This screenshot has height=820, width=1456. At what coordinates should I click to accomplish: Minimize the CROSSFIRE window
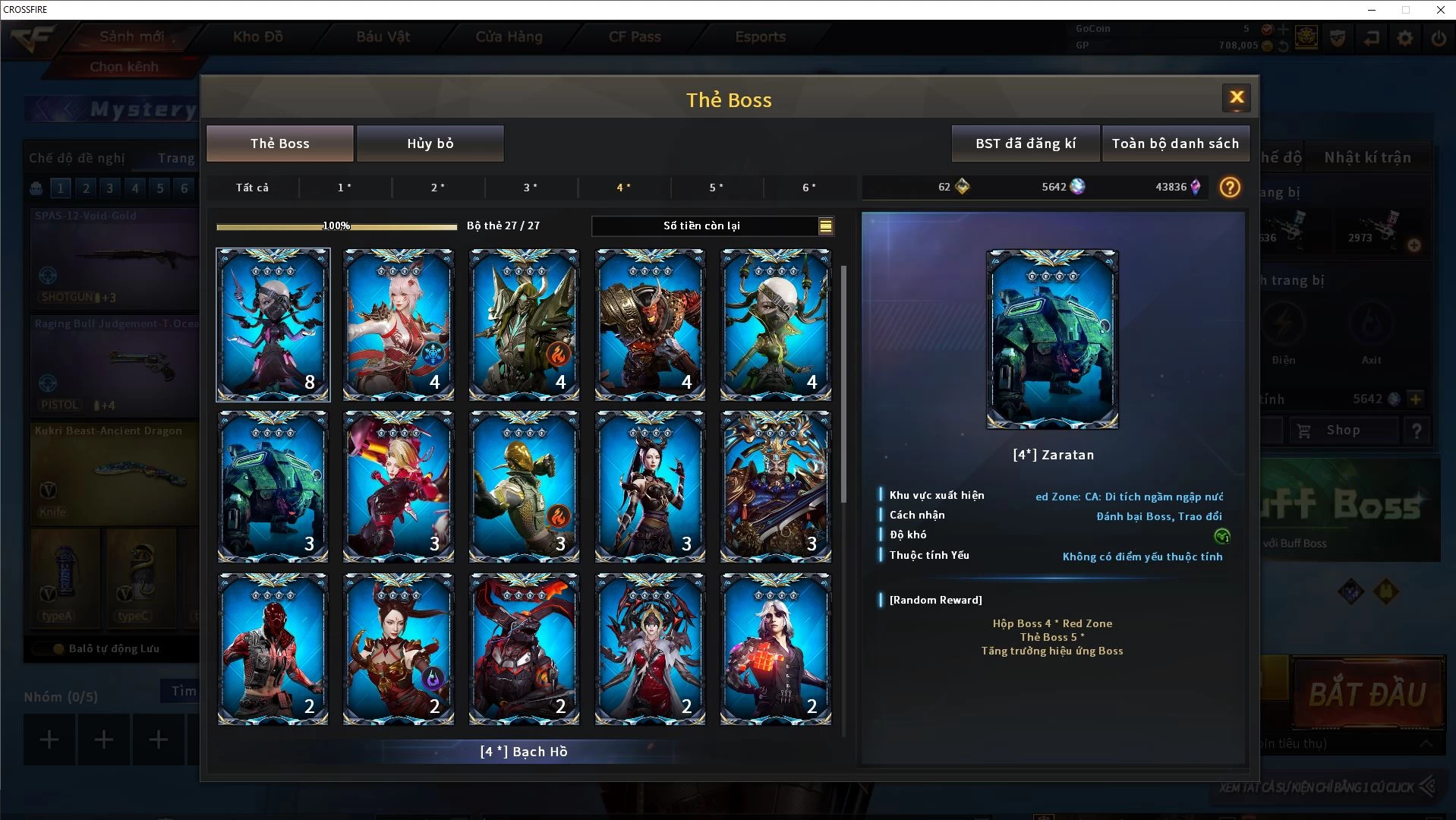tap(1371, 10)
